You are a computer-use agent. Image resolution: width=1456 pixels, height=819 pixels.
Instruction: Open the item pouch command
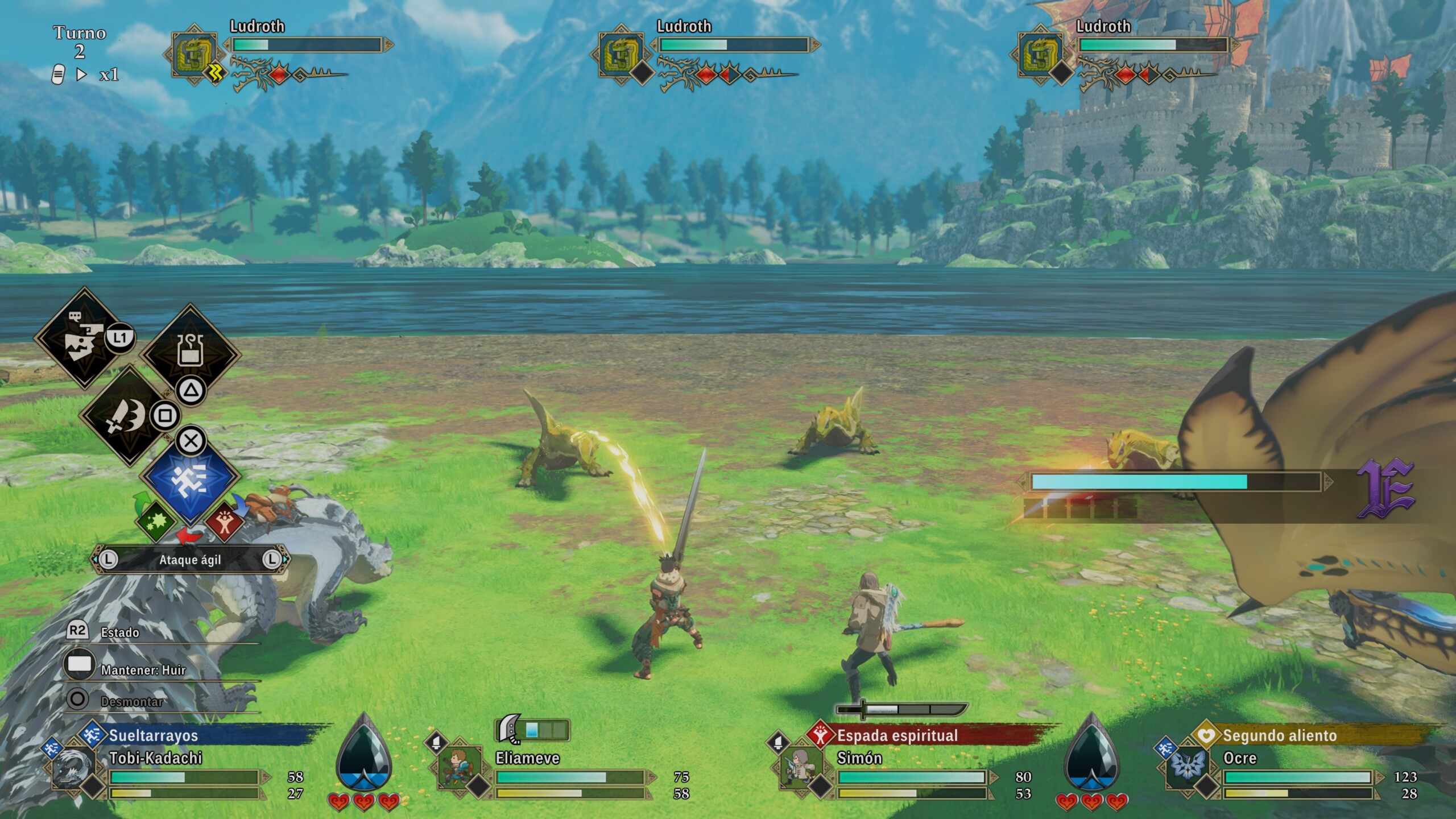pos(190,353)
